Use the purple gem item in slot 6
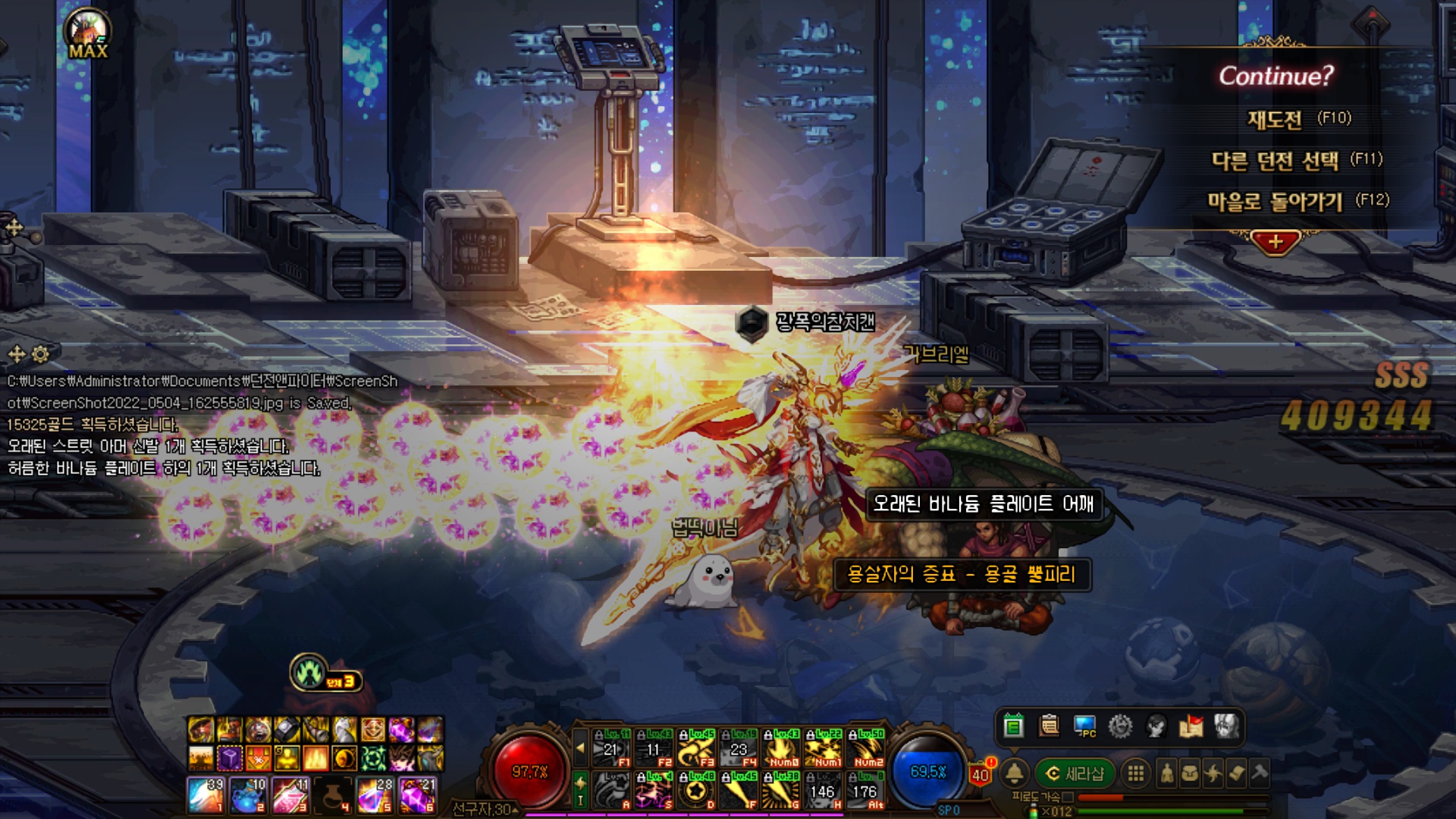The width and height of the screenshot is (1456, 819). coord(416,795)
